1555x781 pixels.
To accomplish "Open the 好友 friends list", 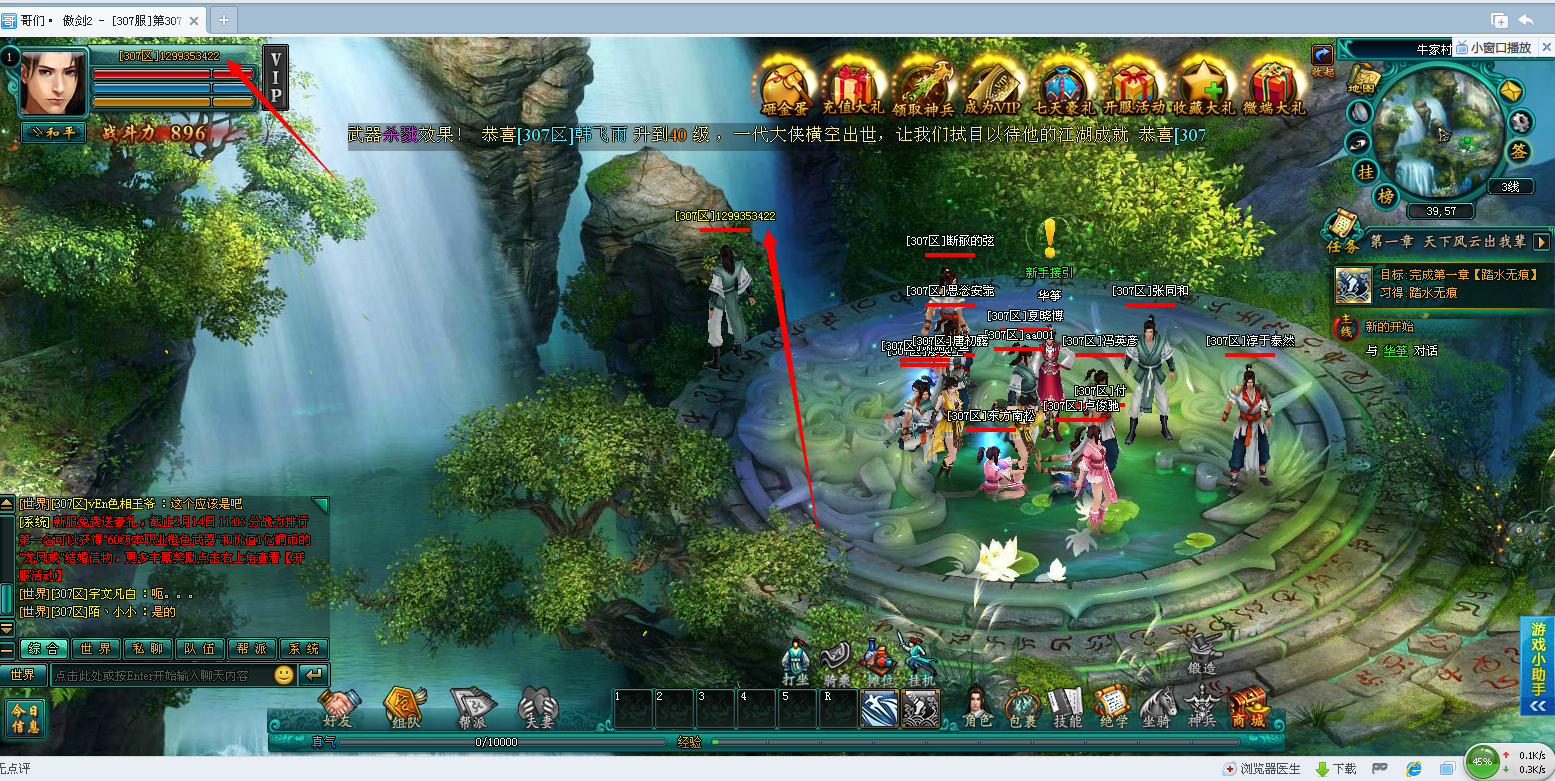I will (342, 706).
